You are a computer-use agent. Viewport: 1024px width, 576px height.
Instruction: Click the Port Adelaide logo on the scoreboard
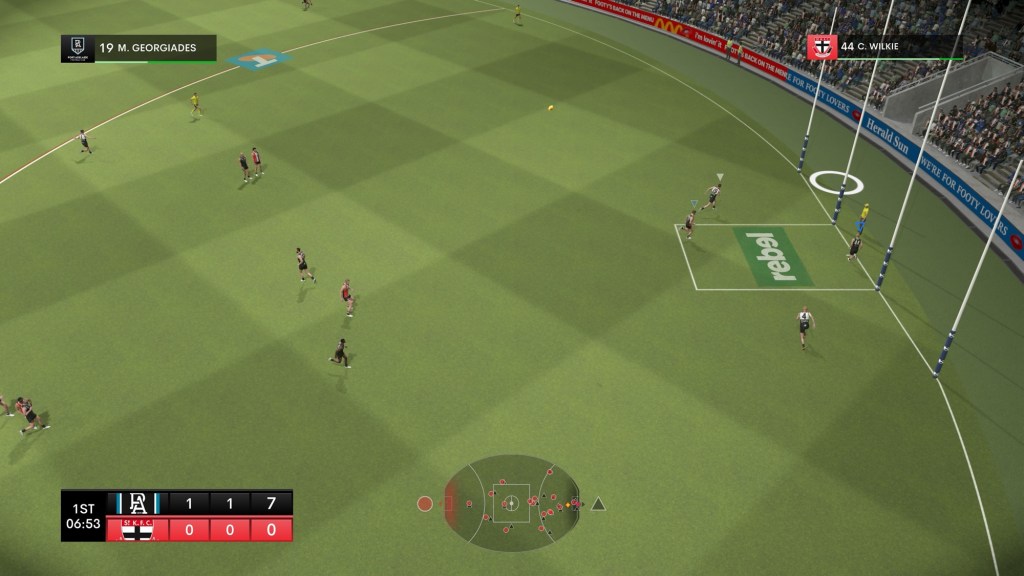point(137,502)
